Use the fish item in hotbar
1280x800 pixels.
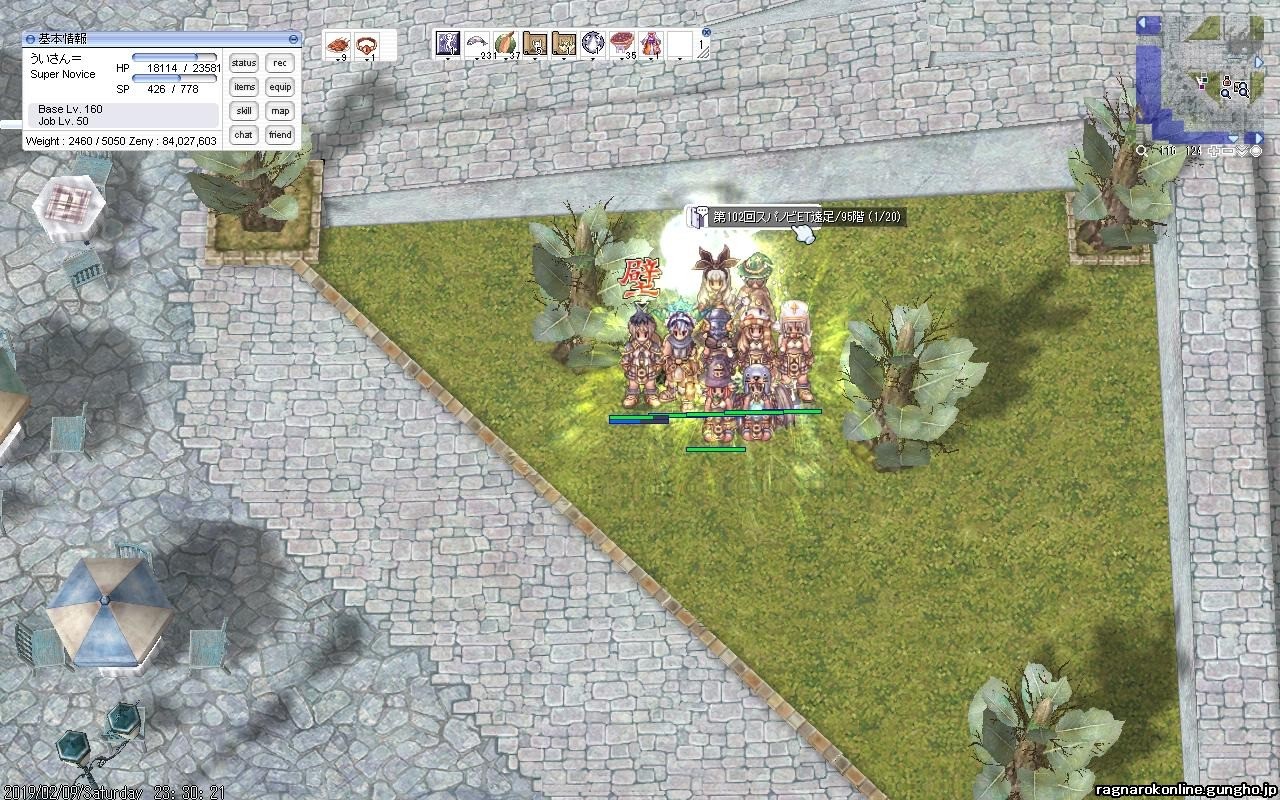(477, 44)
